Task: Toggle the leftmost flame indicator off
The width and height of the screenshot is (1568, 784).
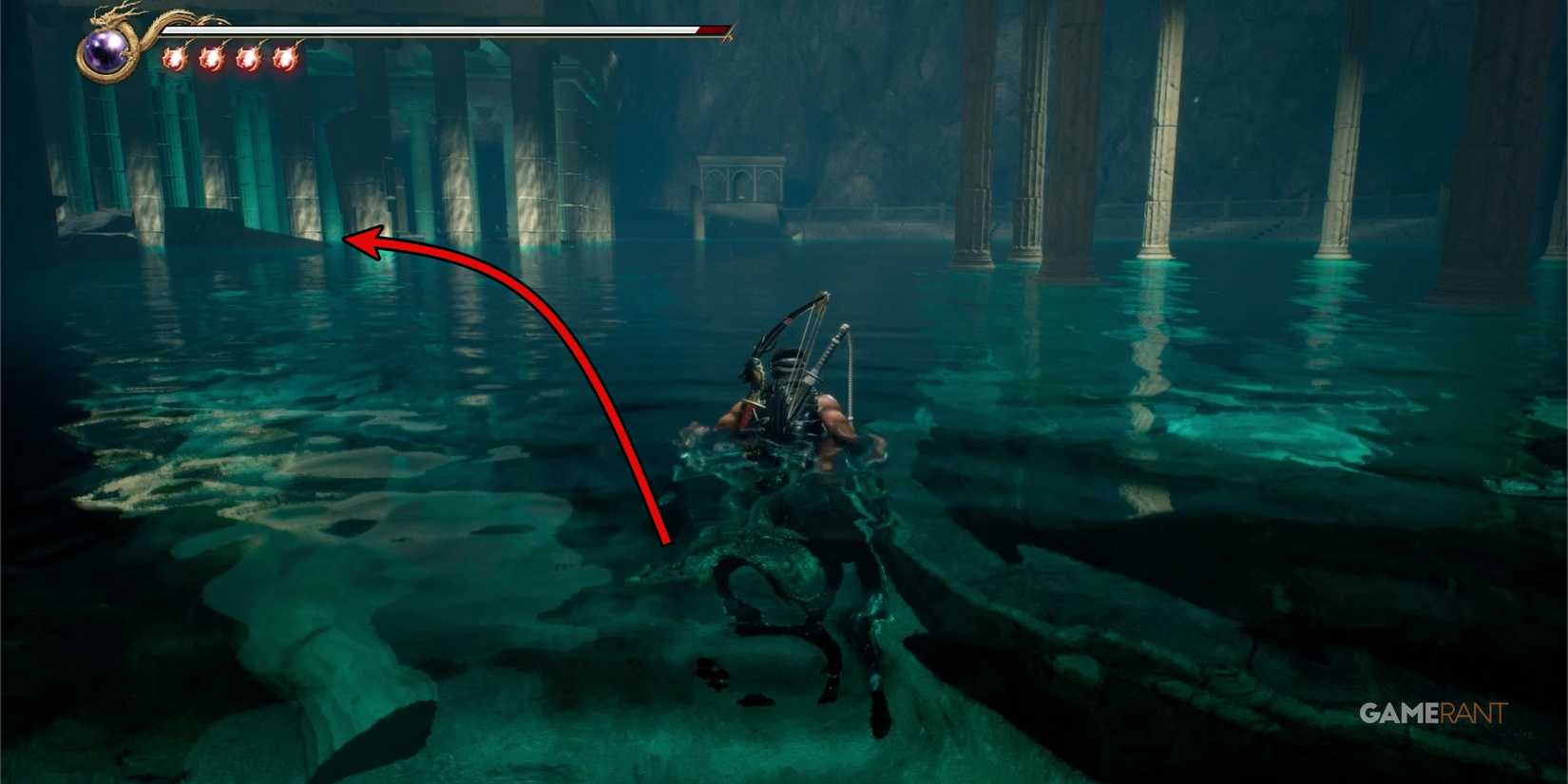Action: (x=175, y=59)
